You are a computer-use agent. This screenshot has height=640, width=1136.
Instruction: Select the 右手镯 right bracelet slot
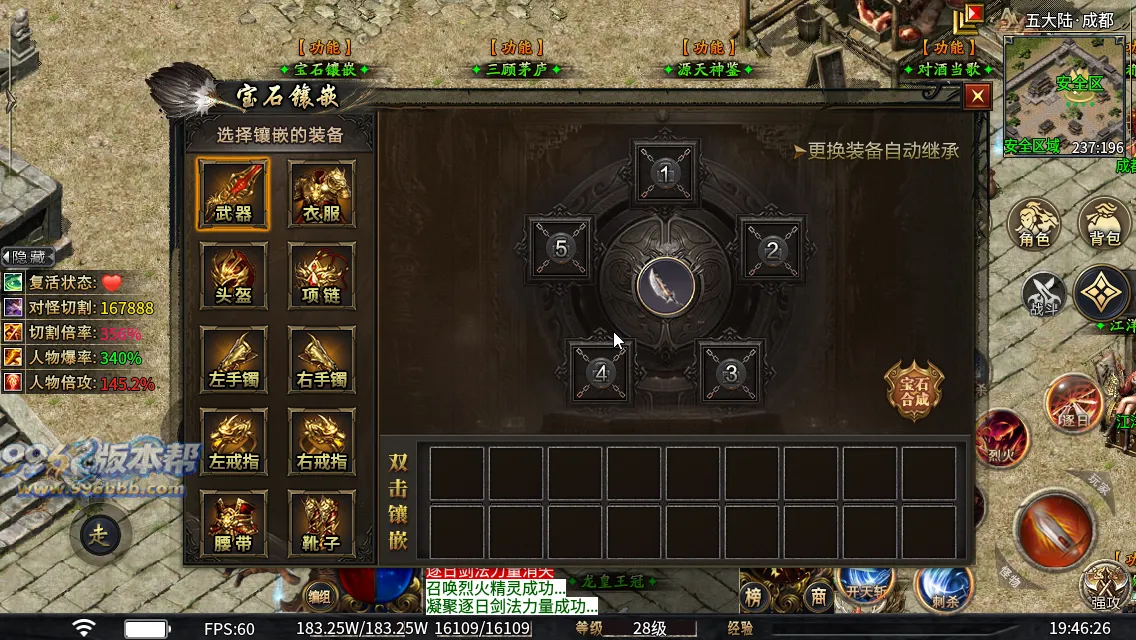(322, 359)
